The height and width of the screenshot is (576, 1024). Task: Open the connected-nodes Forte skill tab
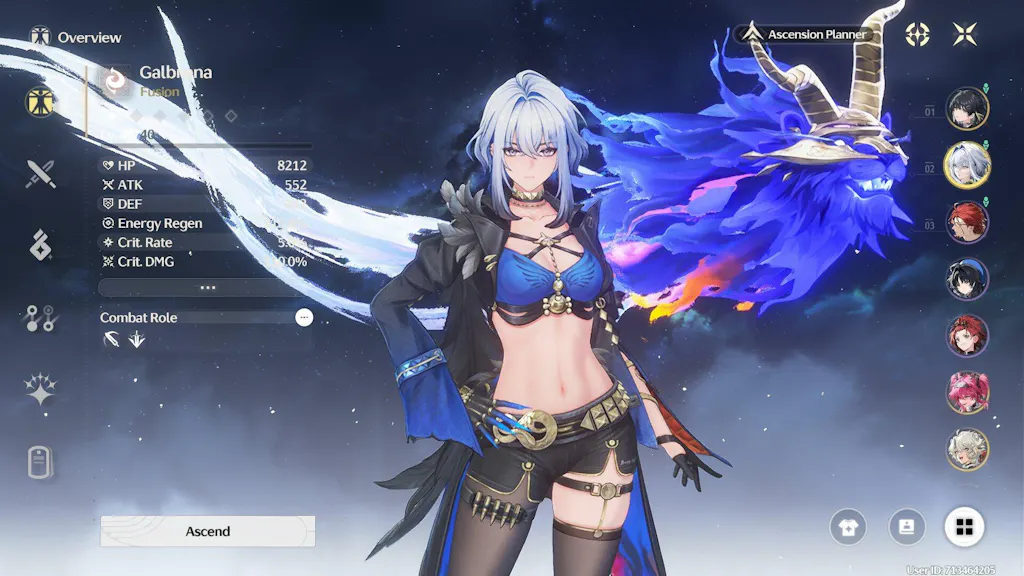(41, 318)
